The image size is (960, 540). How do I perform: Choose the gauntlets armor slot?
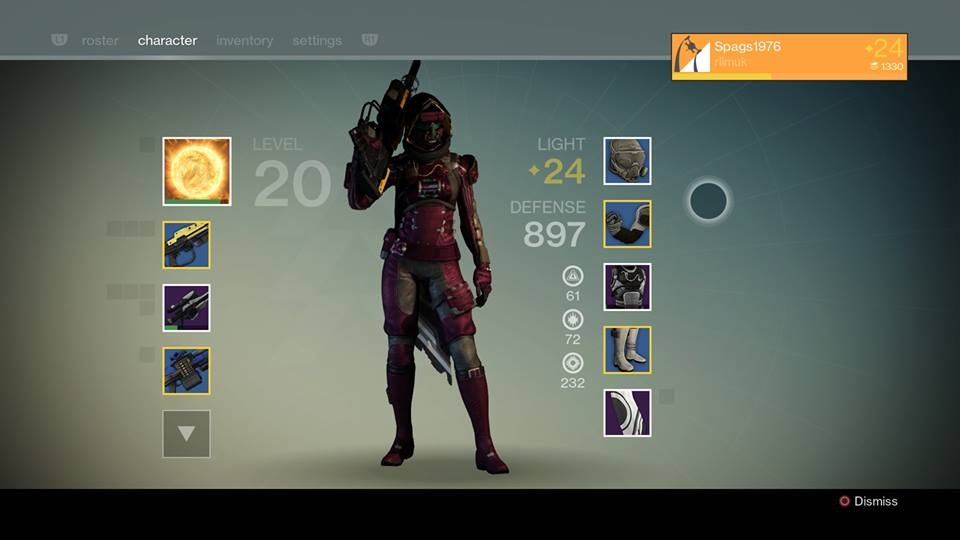tap(627, 224)
